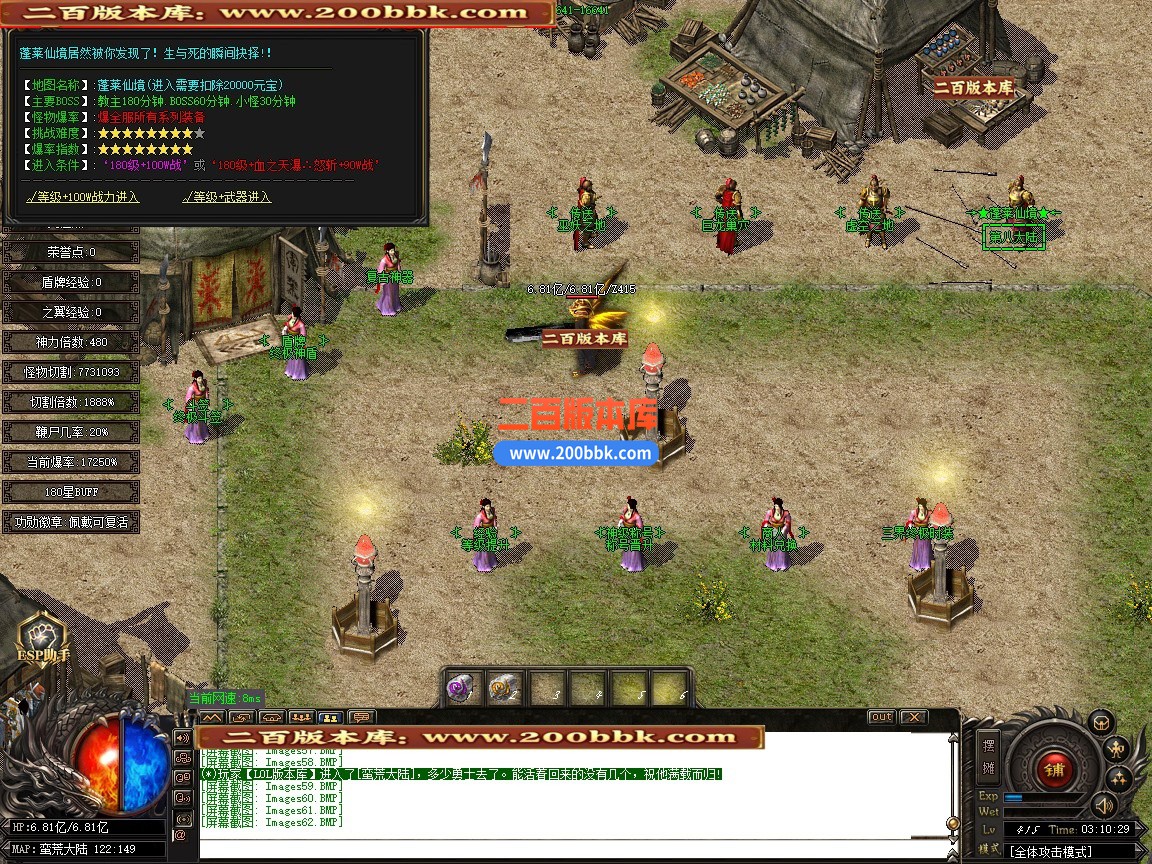Choose the 等级+武器进入 link

[227, 197]
